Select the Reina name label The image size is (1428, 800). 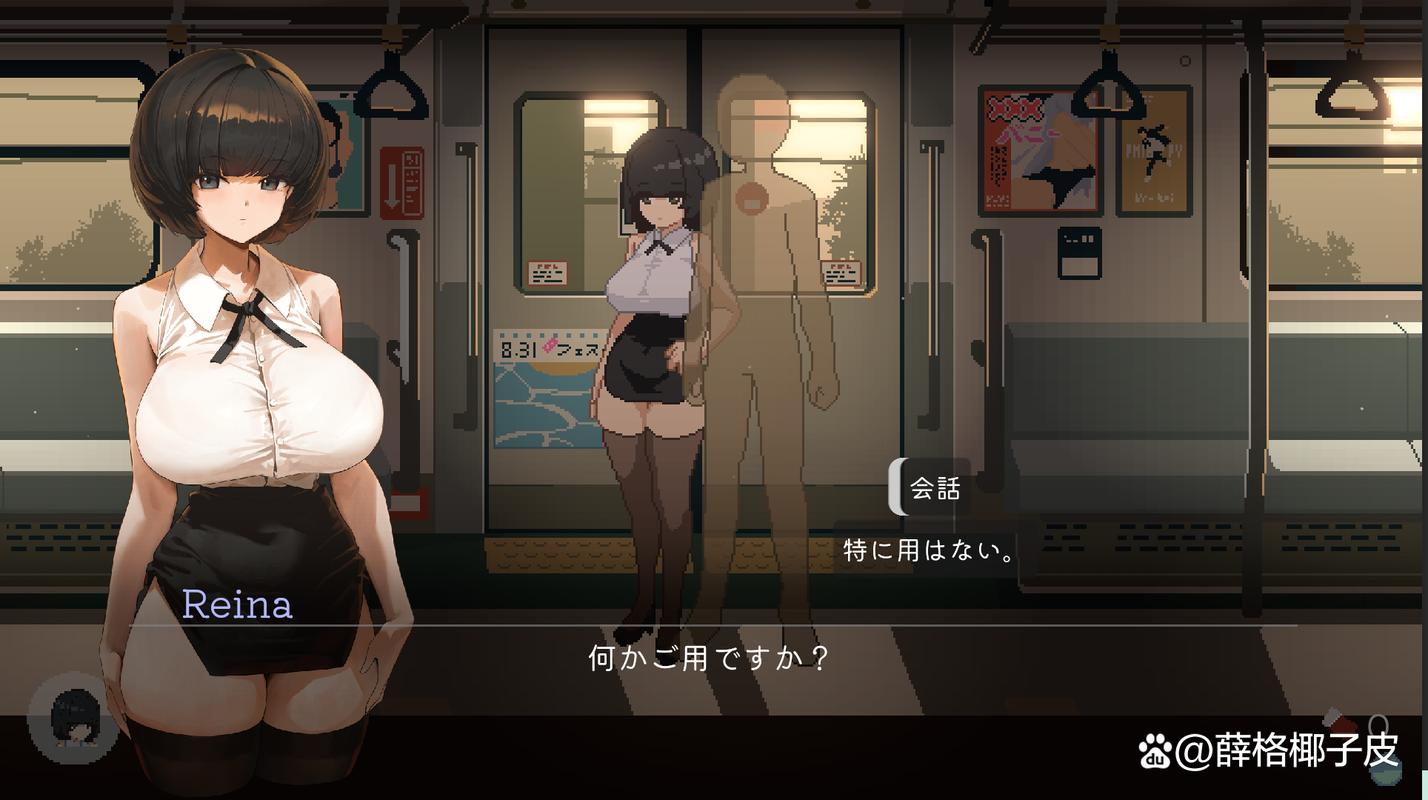[x=239, y=604]
